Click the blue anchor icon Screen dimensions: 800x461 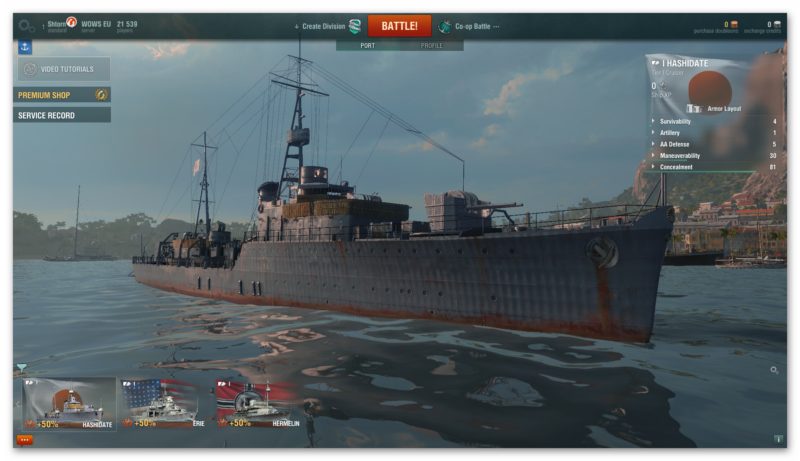click(25, 46)
